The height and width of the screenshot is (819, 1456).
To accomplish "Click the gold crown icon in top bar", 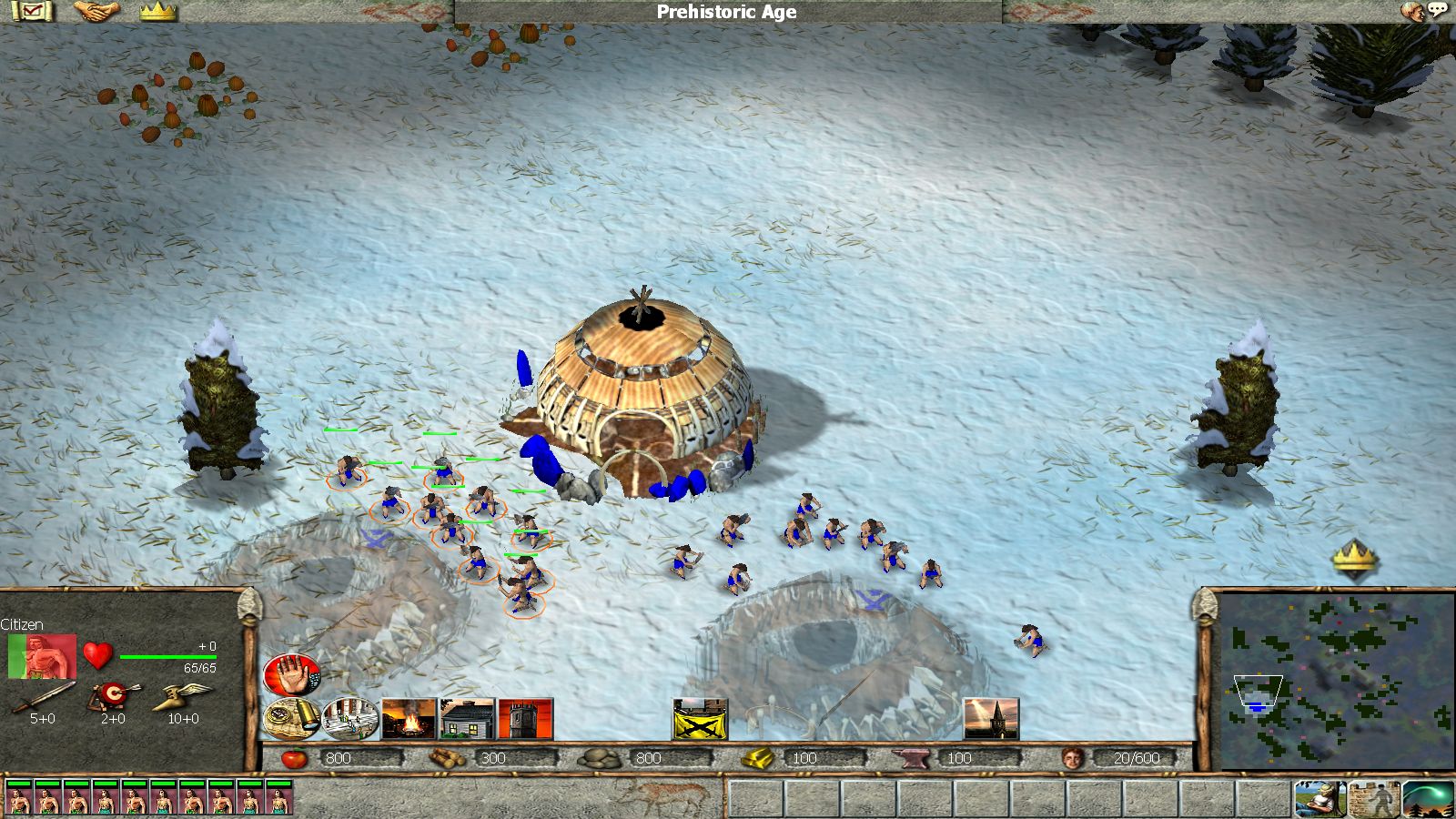I will click(x=158, y=11).
